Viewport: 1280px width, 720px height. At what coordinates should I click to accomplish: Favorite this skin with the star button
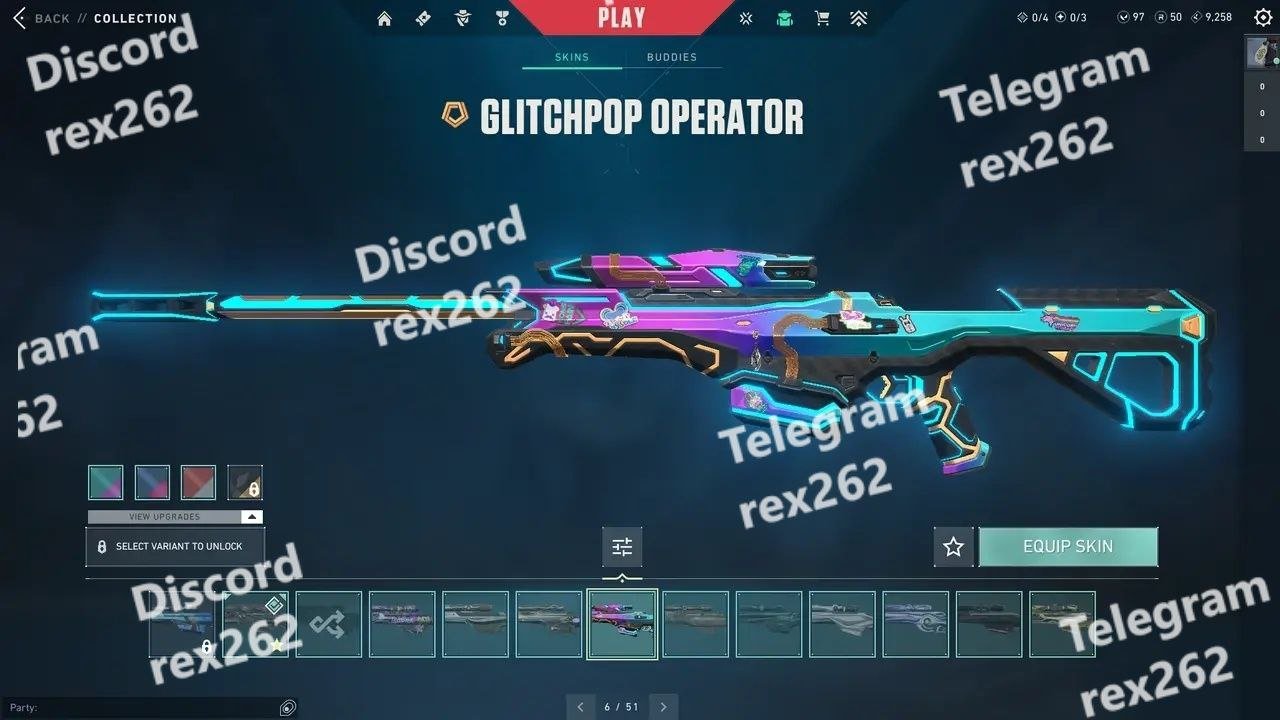(x=953, y=547)
